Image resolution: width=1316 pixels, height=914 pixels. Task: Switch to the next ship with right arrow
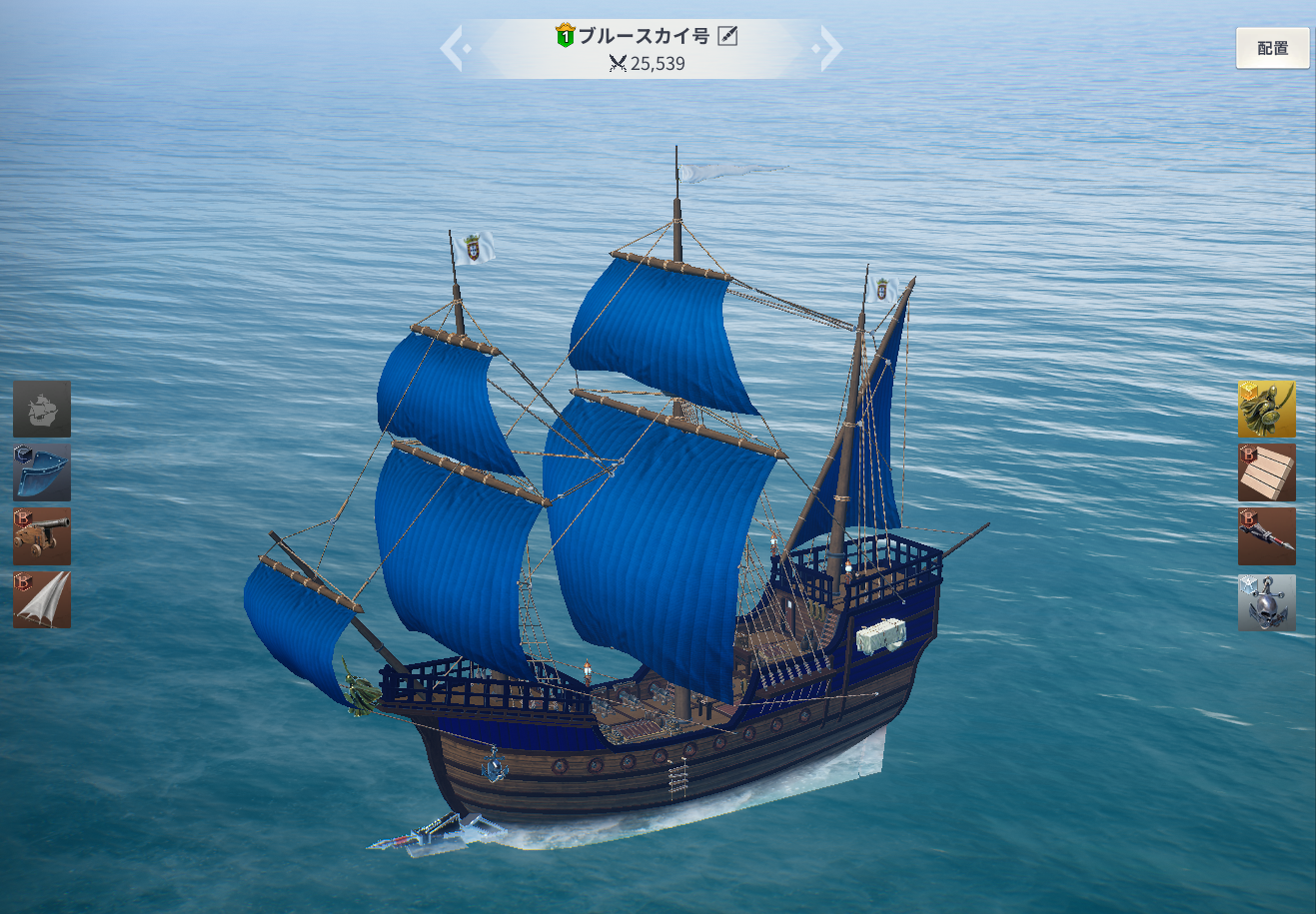[829, 49]
